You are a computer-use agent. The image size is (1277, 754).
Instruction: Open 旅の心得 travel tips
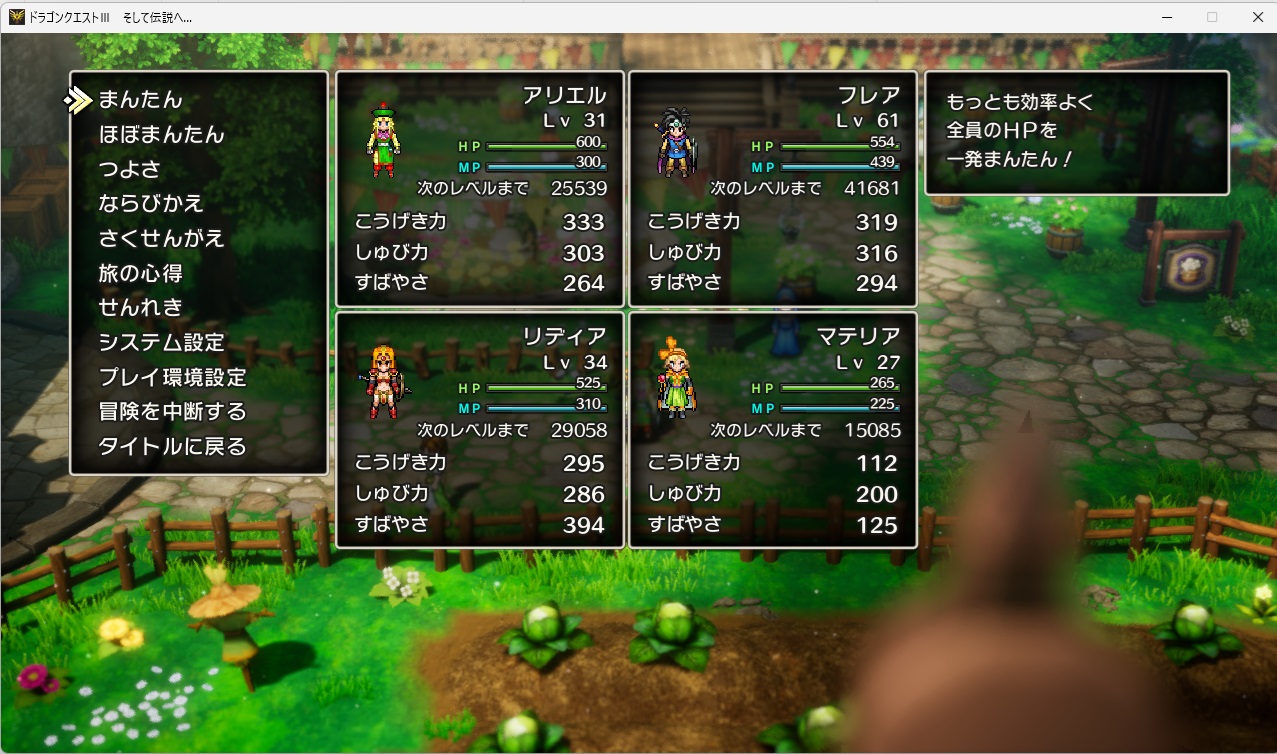point(140,273)
